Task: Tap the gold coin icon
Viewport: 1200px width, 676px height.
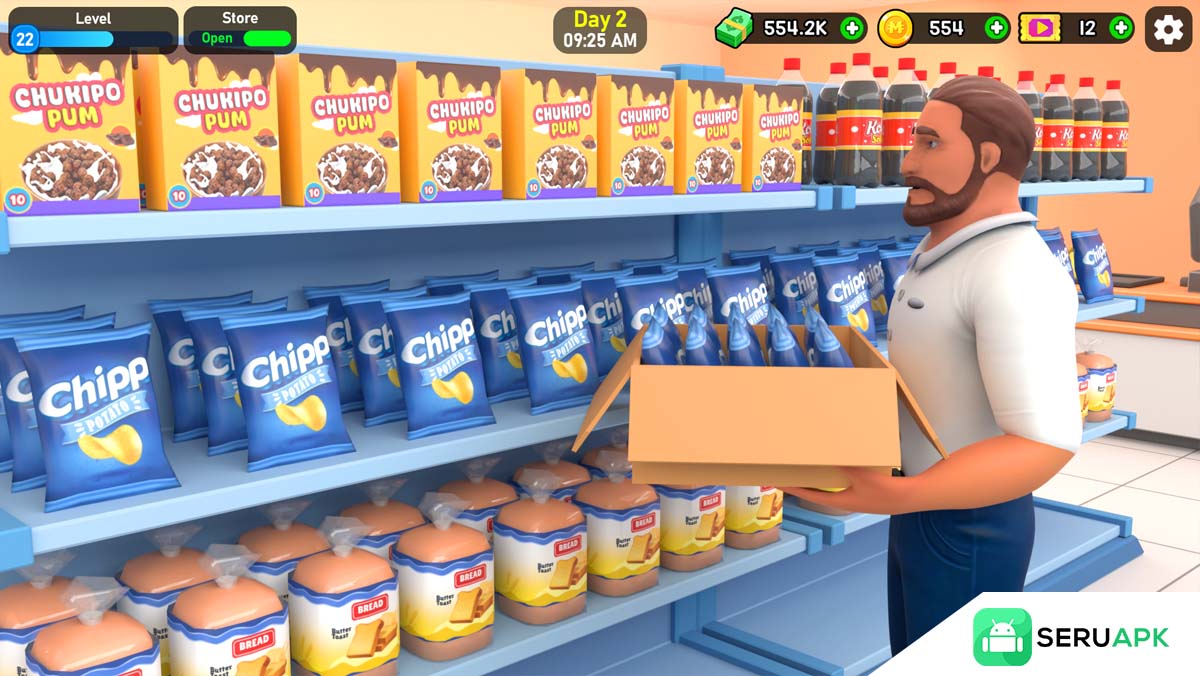Action: pos(895,28)
